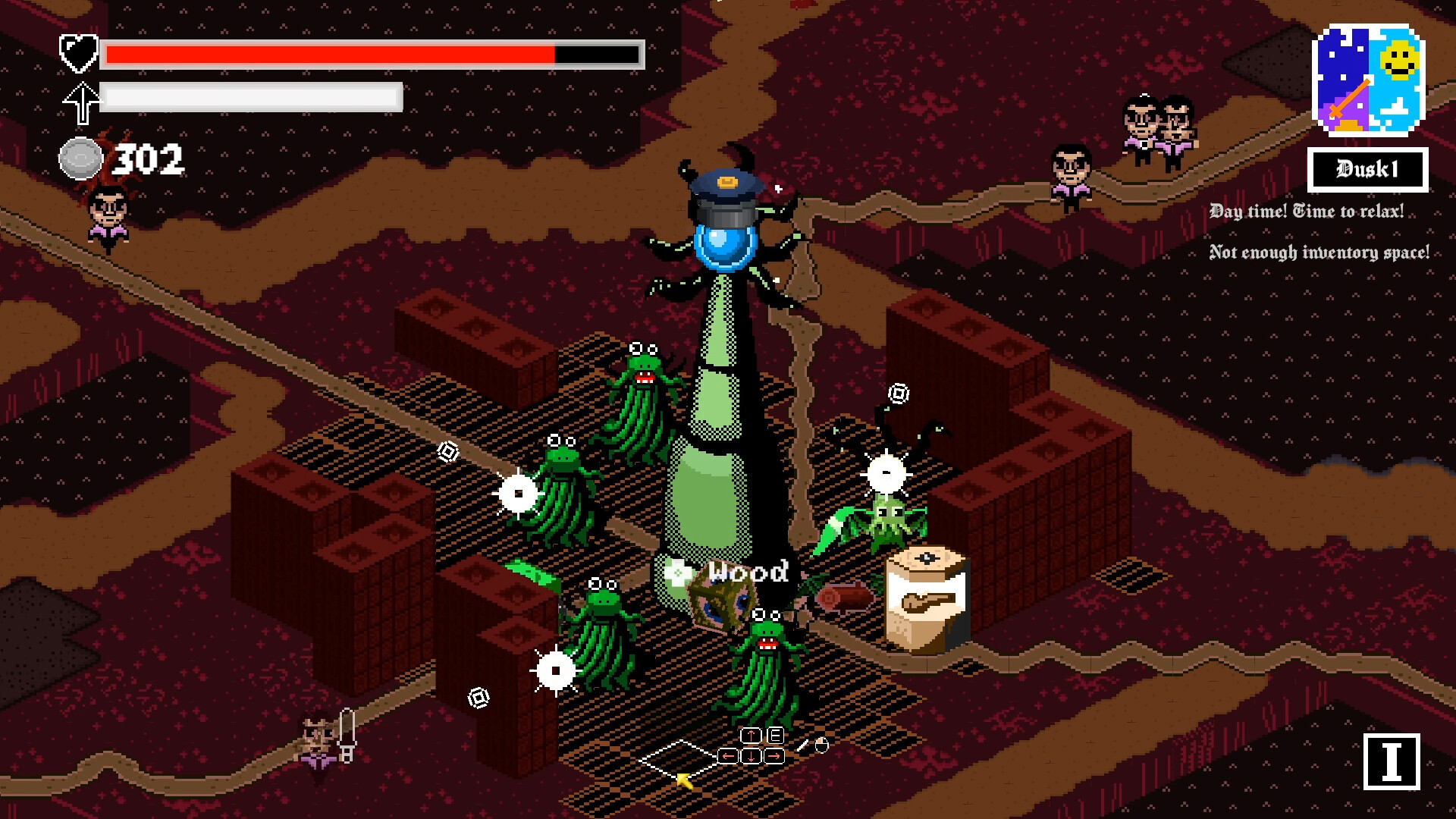Click the down arrow movement key hint
The height and width of the screenshot is (819, 1456).
tap(751, 757)
